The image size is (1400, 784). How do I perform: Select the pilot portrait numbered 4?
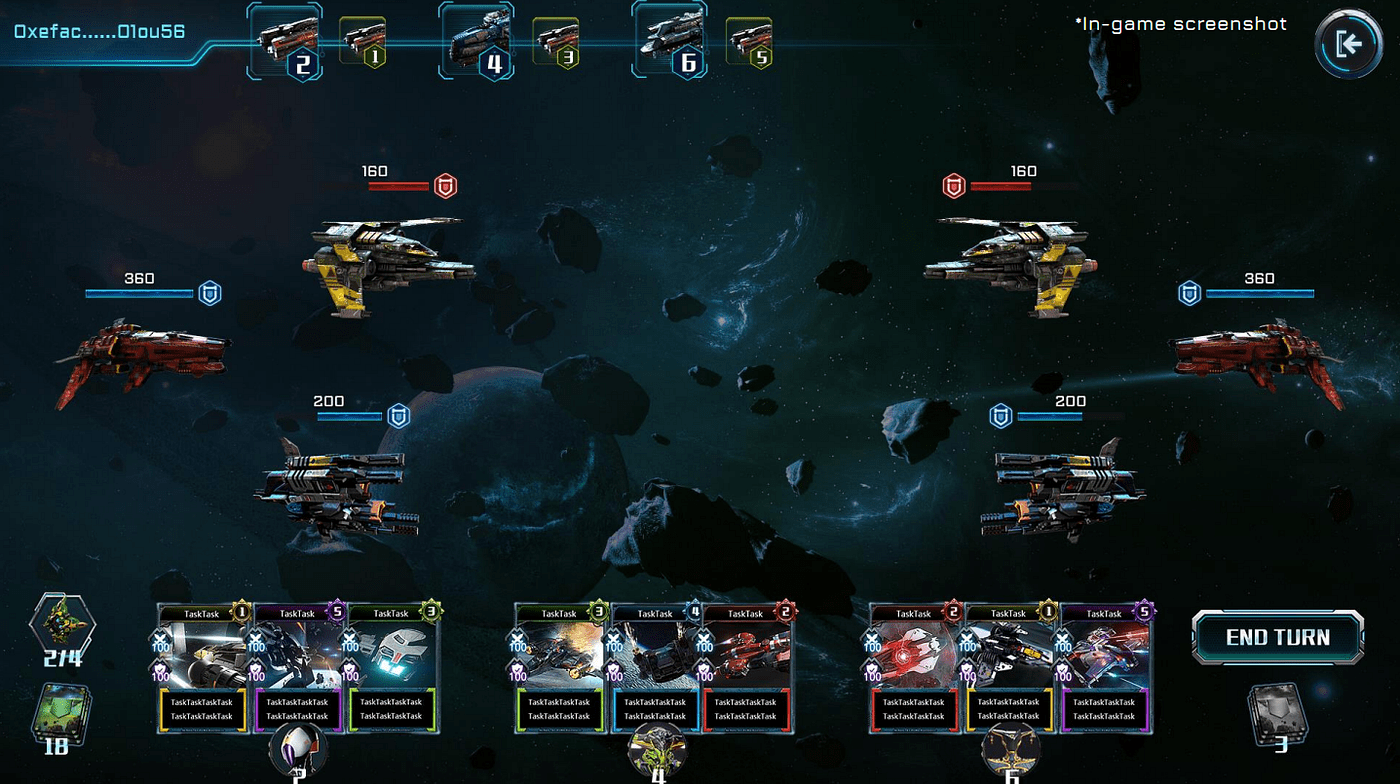(656, 752)
